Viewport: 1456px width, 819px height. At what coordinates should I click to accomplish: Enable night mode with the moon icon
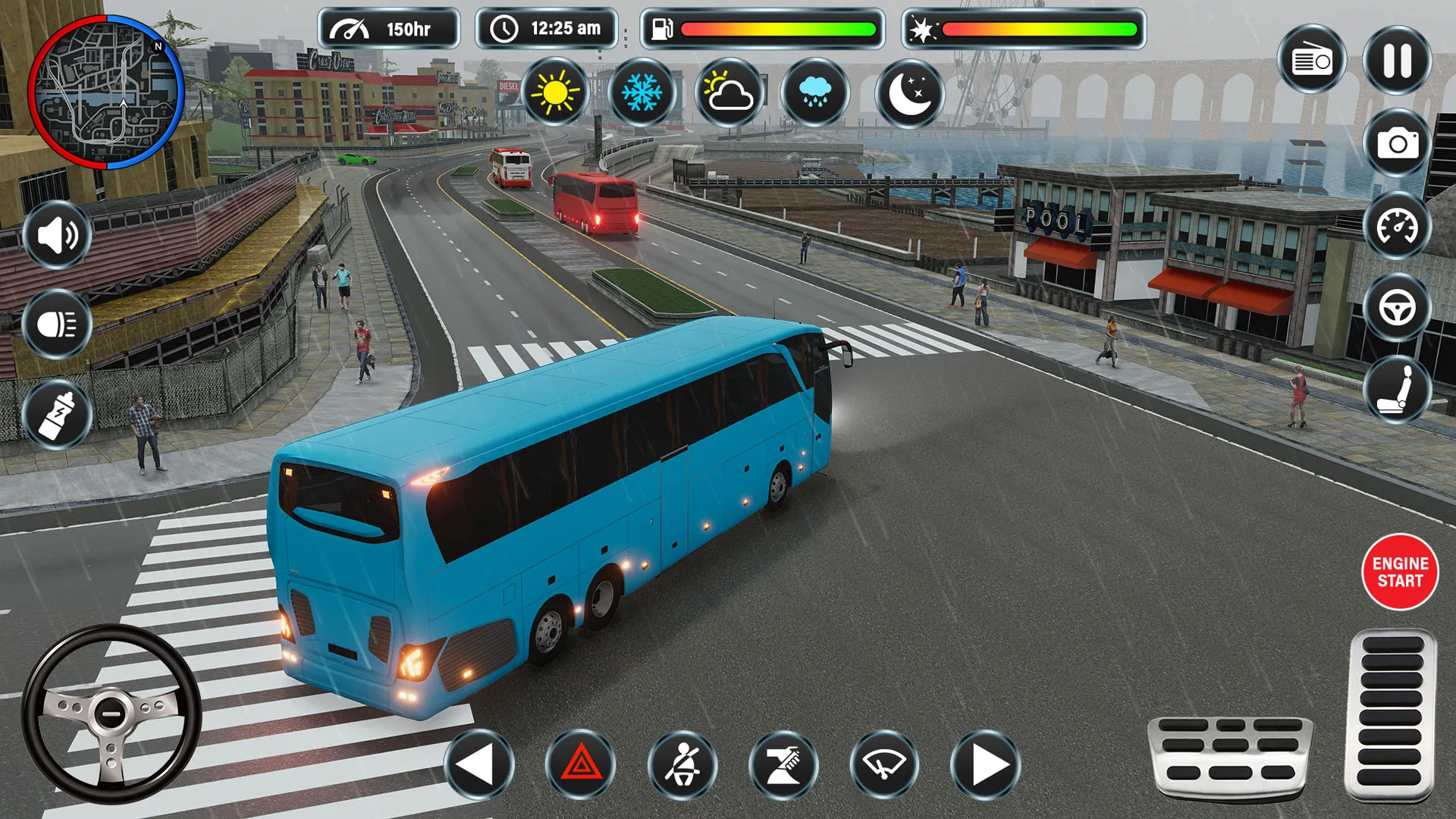[910, 93]
